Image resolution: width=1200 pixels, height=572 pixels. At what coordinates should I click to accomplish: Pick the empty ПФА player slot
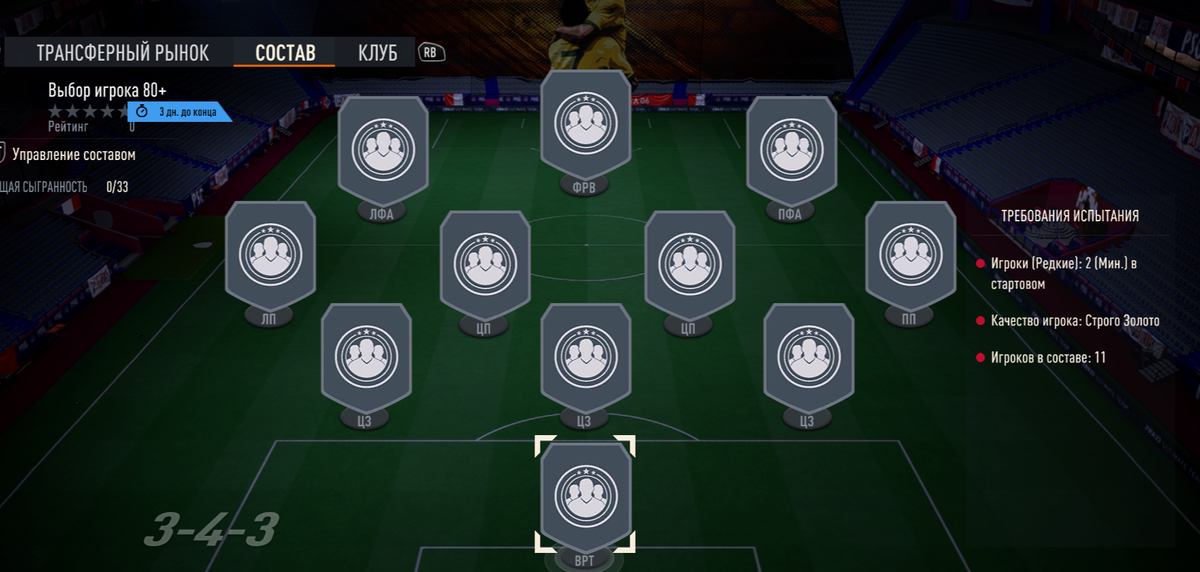click(x=792, y=148)
